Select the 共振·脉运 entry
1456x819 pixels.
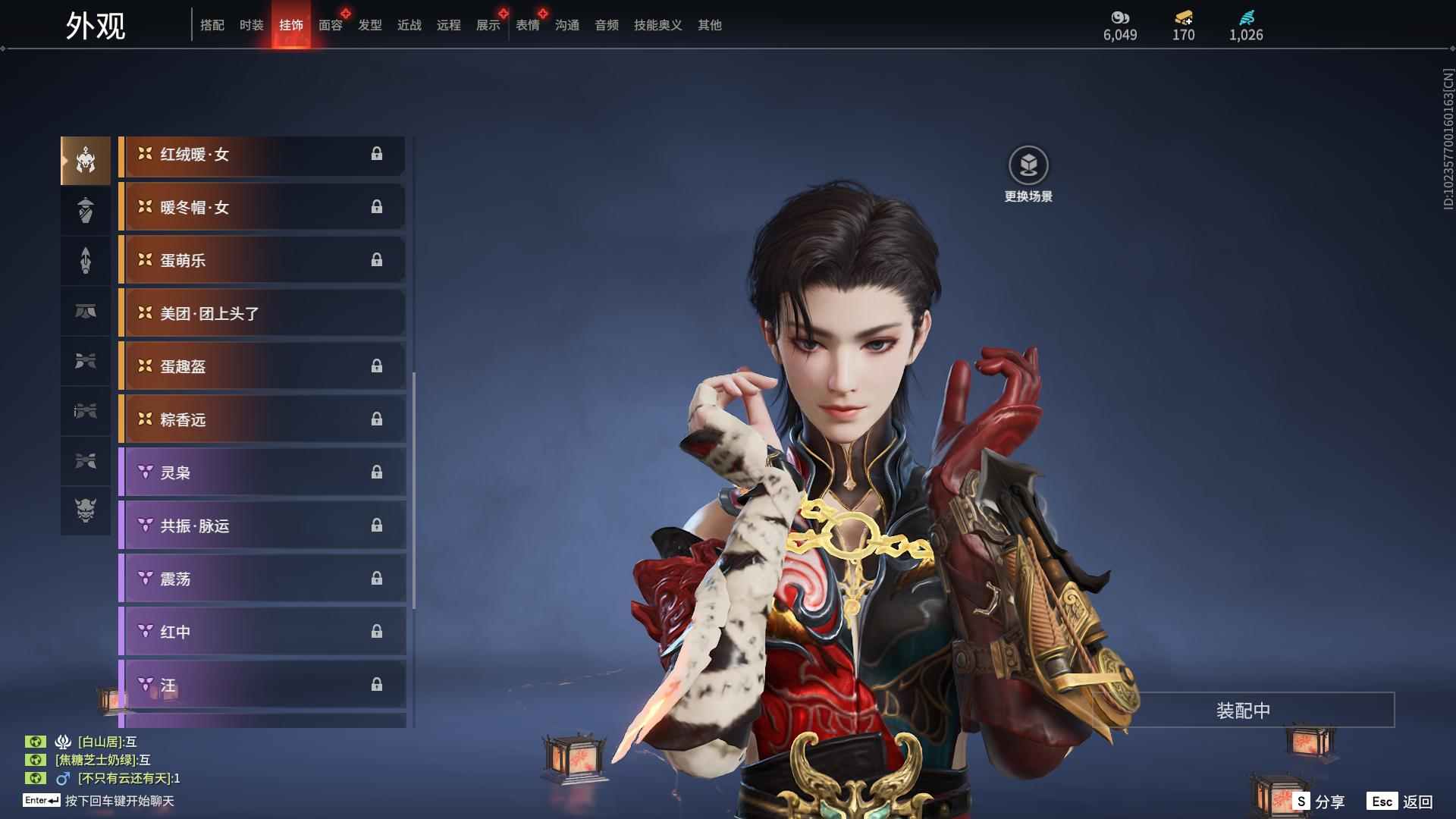pyautogui.click(x=262, y=526)
